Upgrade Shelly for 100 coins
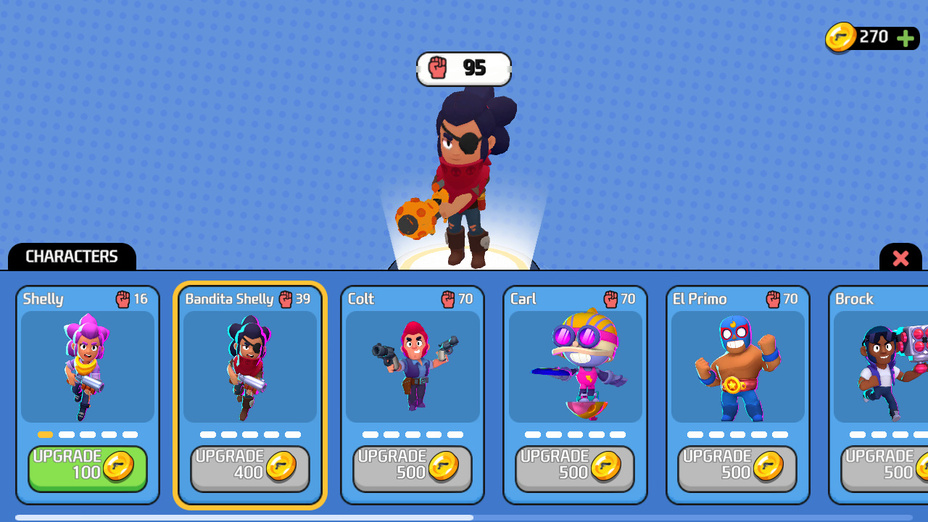This screenshot has height=522, width=928. [x=87, y=468]
